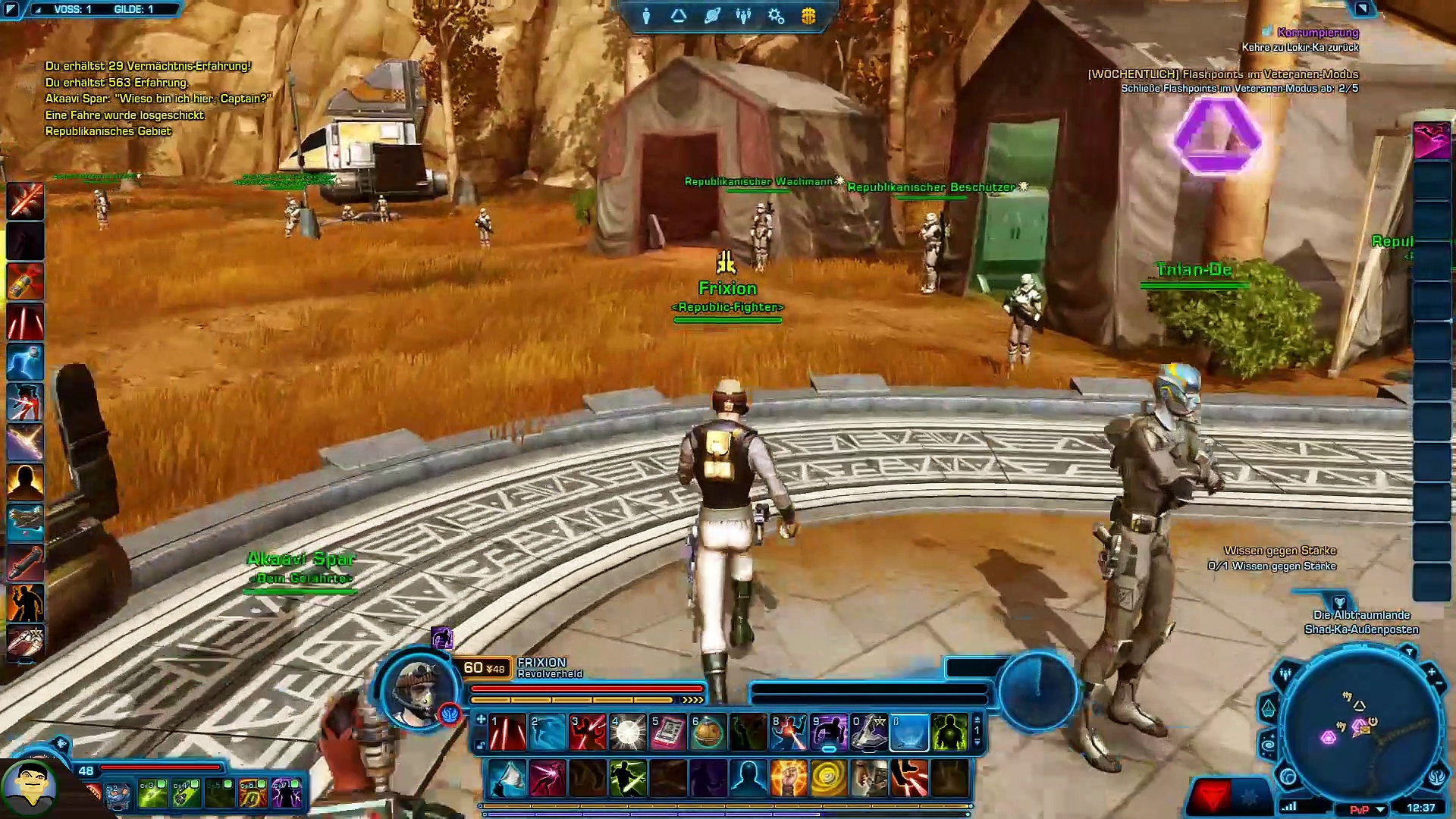The height and width of the screenshot is (819, 1456).
Task: Use the white flag ability
Action: click(507, 778)
